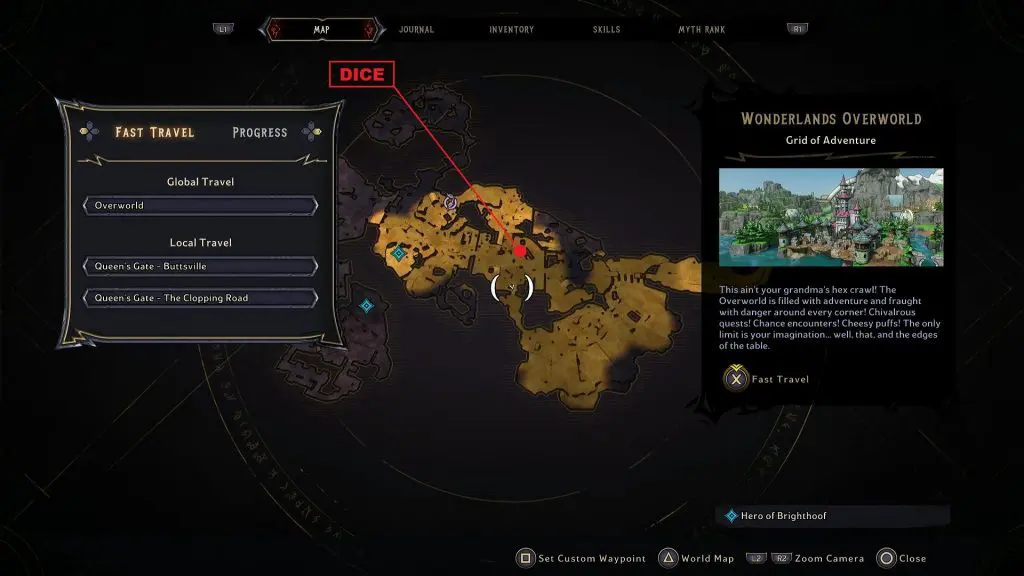Click the purple swirl map marker
Viewport: 1024px width, 576px height.
point(450,202)
